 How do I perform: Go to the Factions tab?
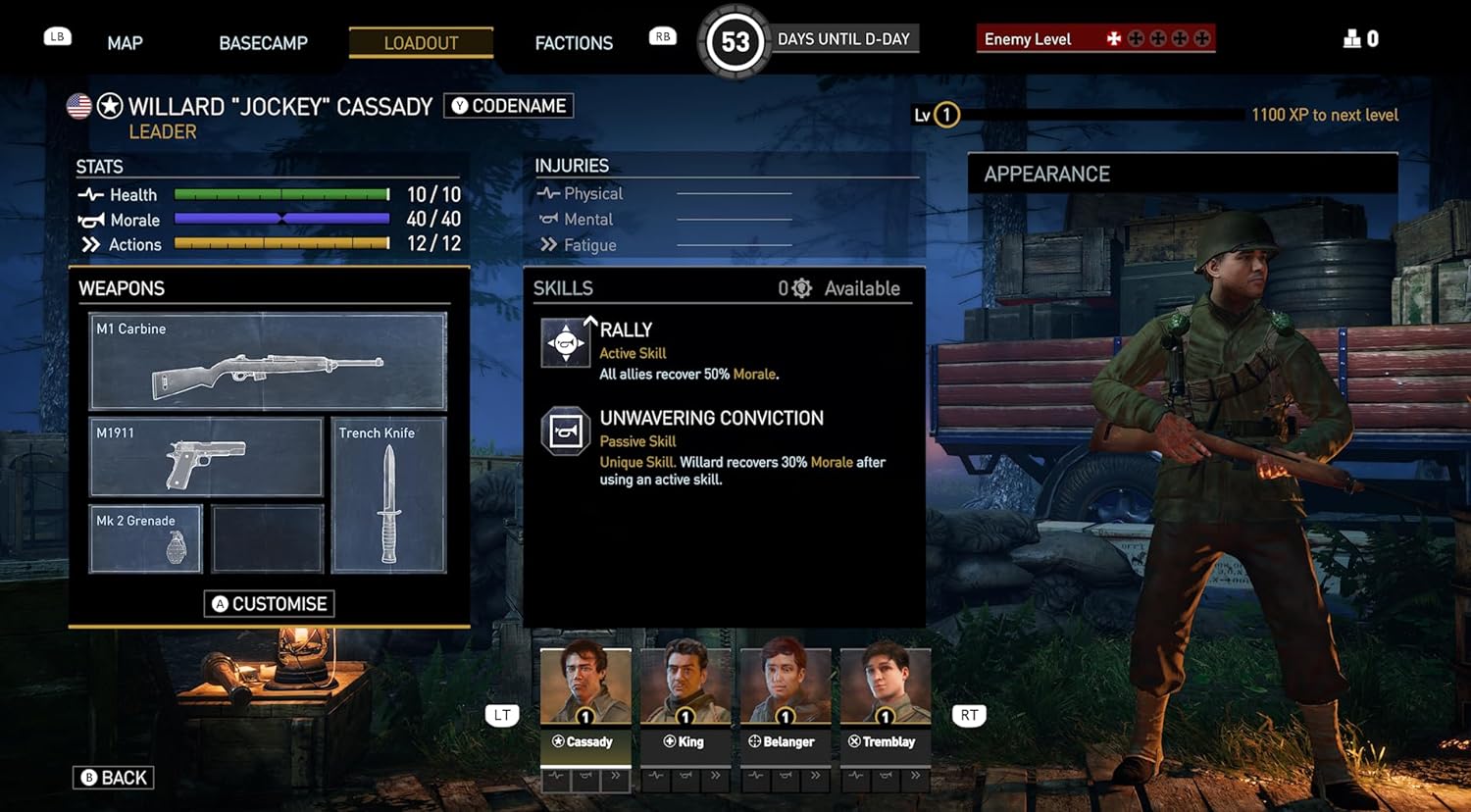pos(574,43)
